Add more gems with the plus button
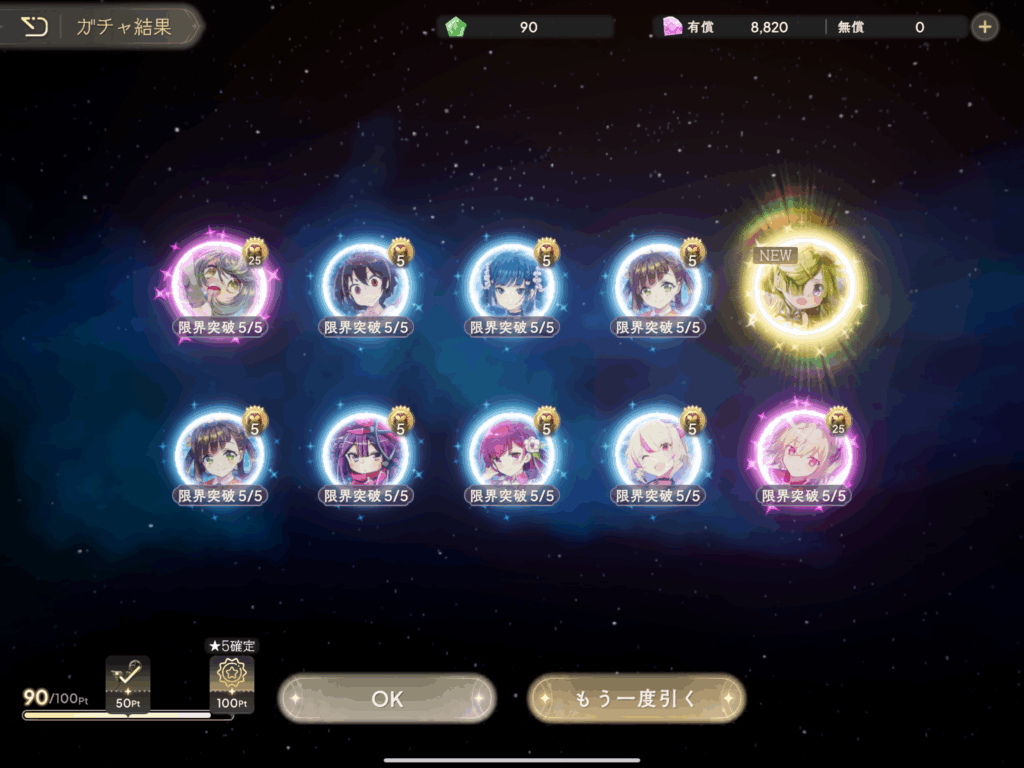This screenshot has height=768, width=1024. coord(985,27)
